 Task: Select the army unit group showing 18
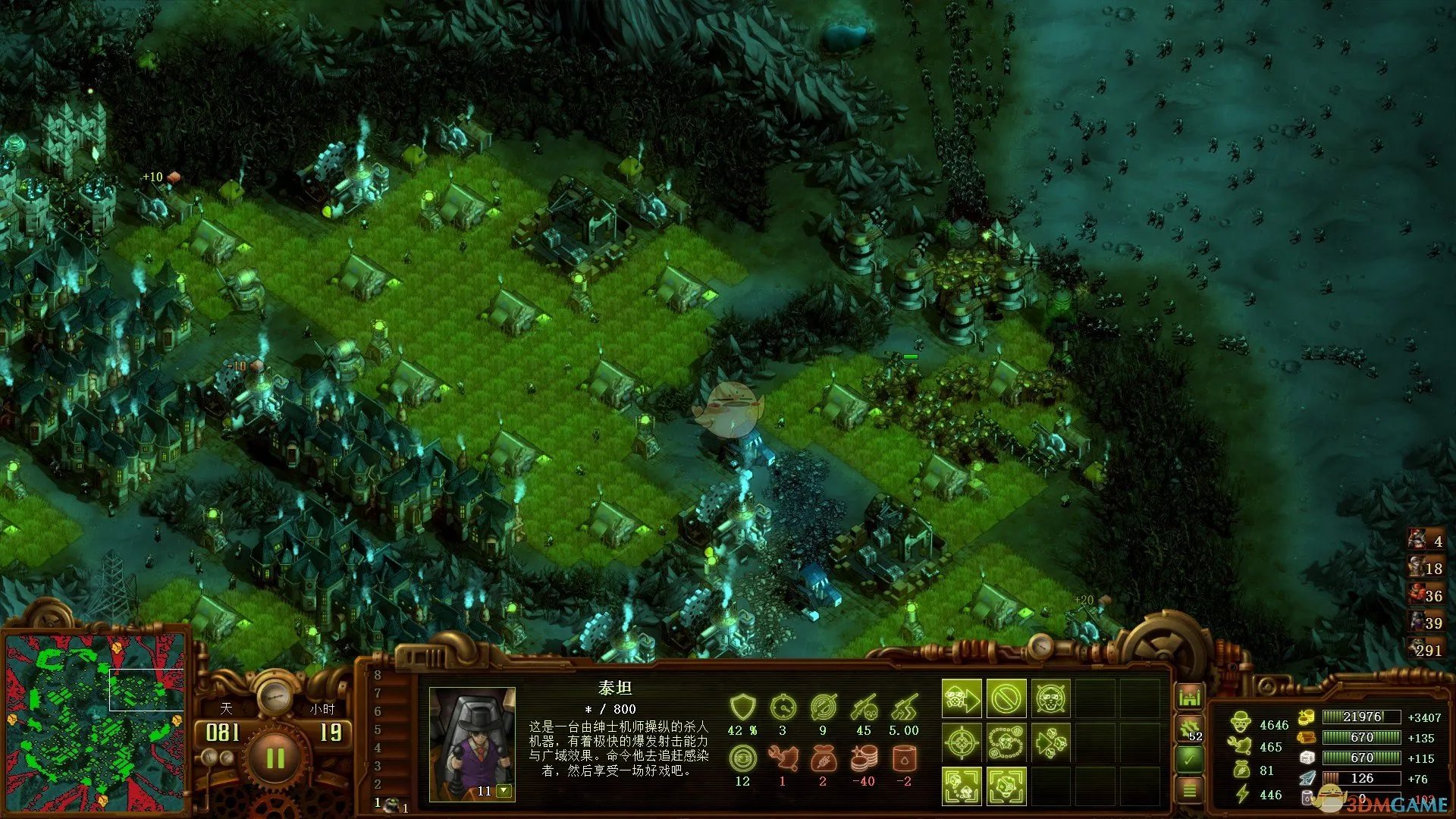pyautogui.click(x=1424, y=567)
